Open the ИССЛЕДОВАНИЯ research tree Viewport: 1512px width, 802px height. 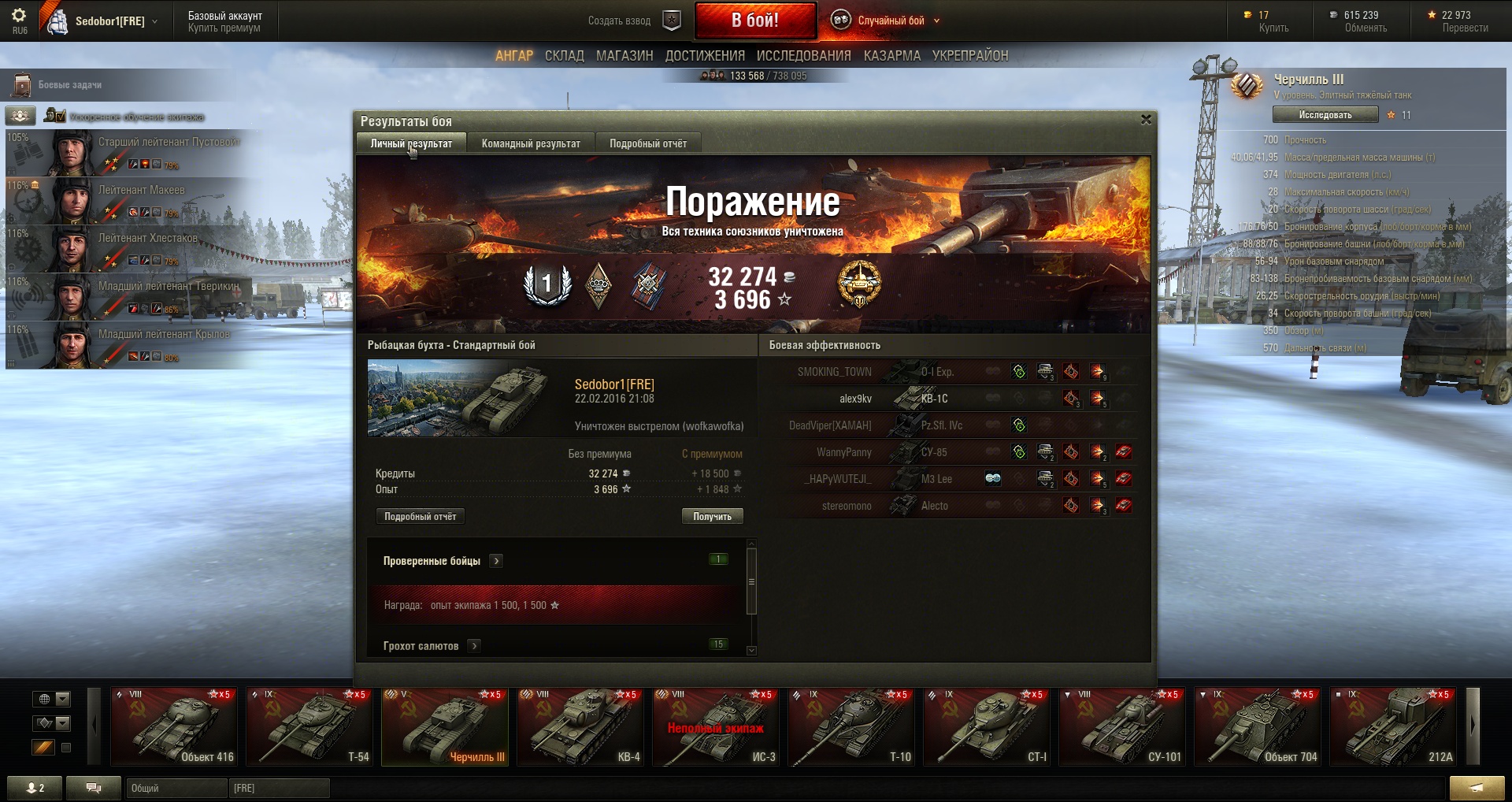pyautogui.click(x=803, y=56)
